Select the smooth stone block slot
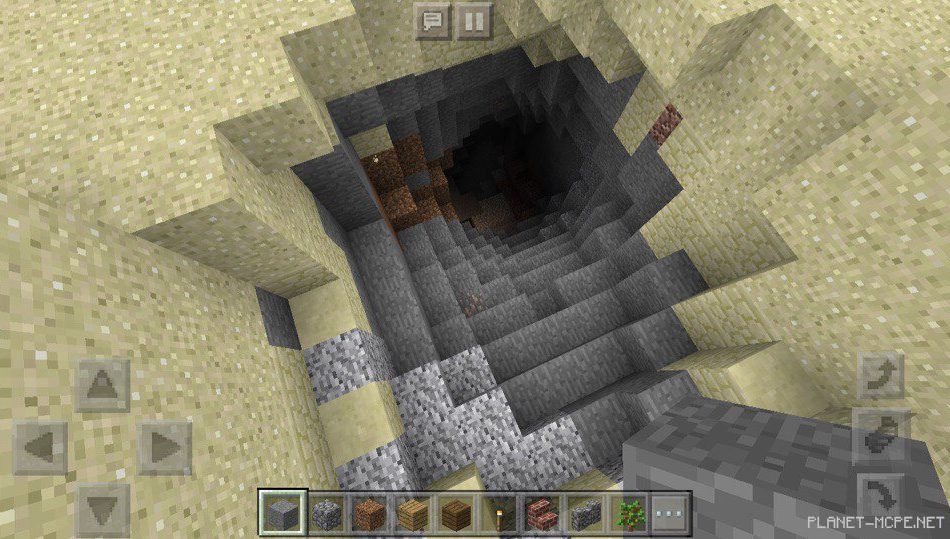 (281, 514)
